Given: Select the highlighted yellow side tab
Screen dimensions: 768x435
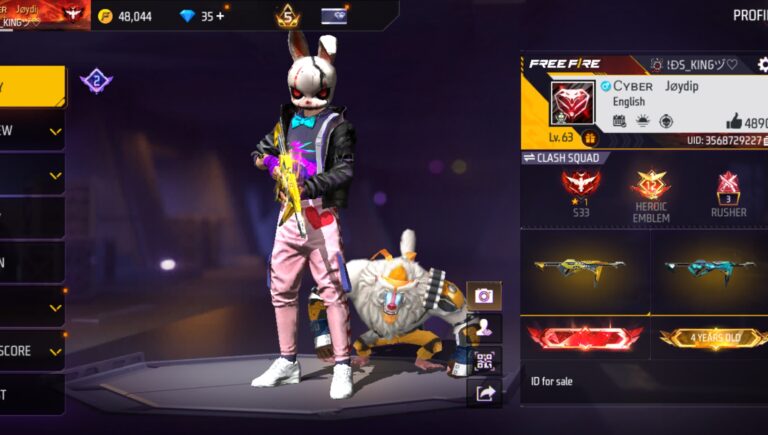Looking at the screenshot, I should tap(31, 87).
